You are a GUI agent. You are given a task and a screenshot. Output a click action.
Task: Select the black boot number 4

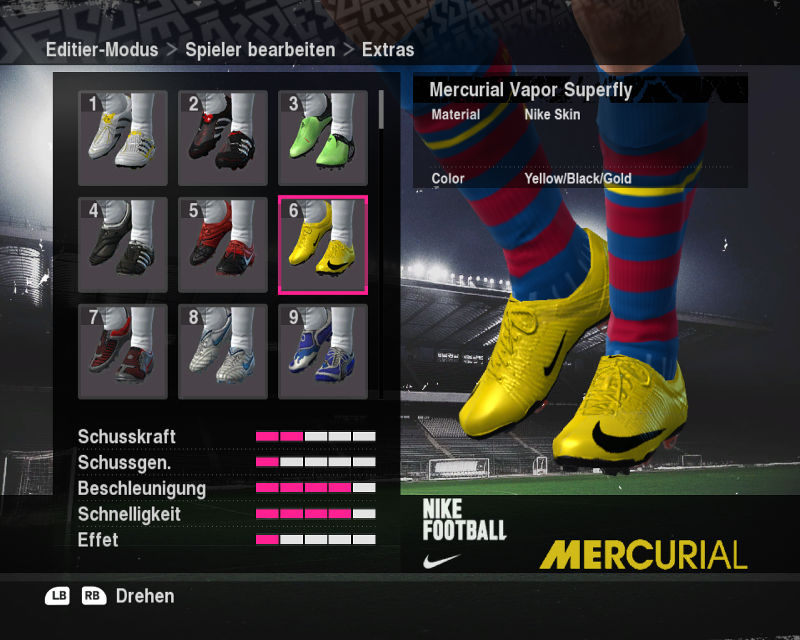pos(123,245)
